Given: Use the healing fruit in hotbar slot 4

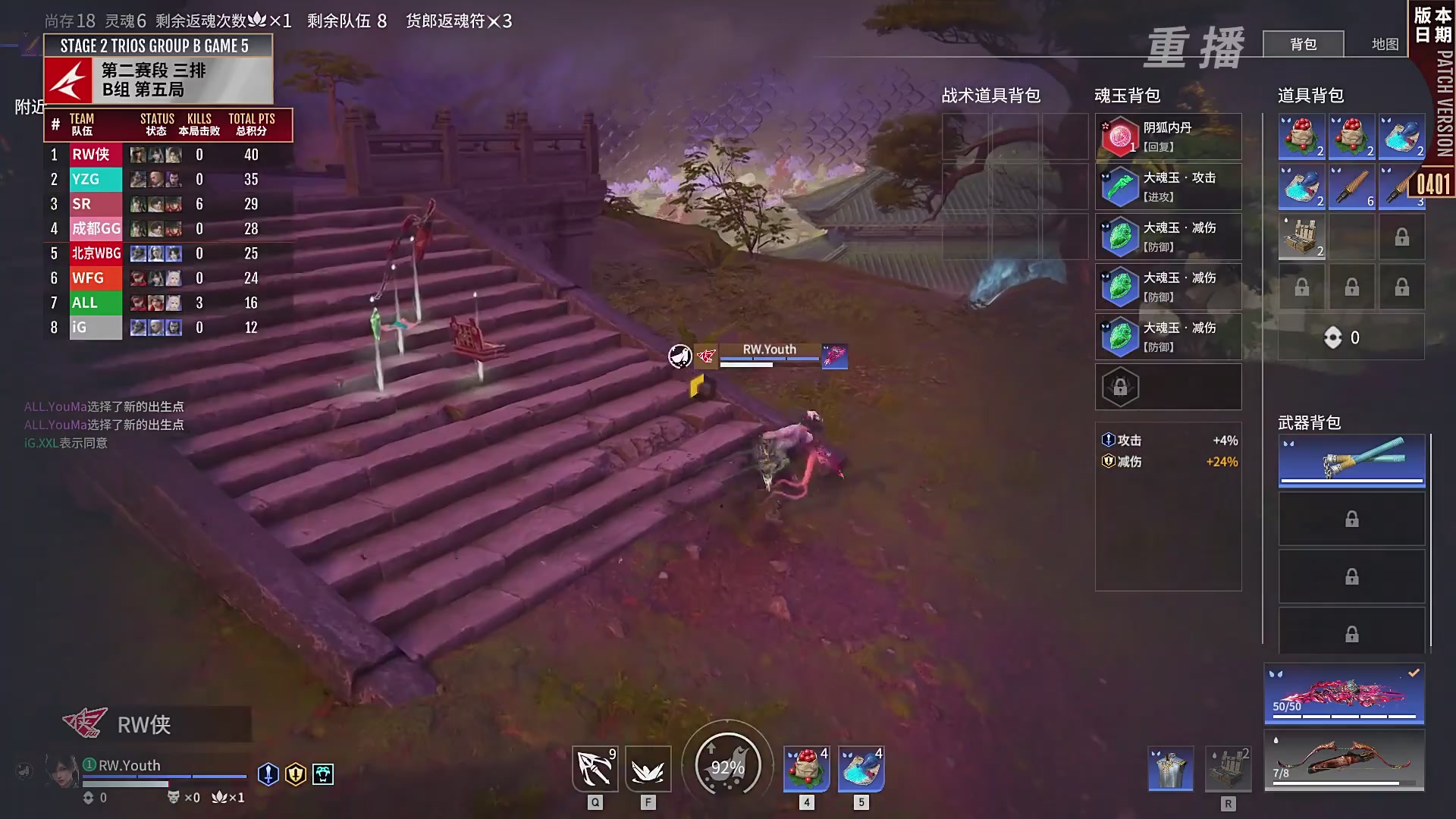Looking at the screenshot, I should 806,767.
